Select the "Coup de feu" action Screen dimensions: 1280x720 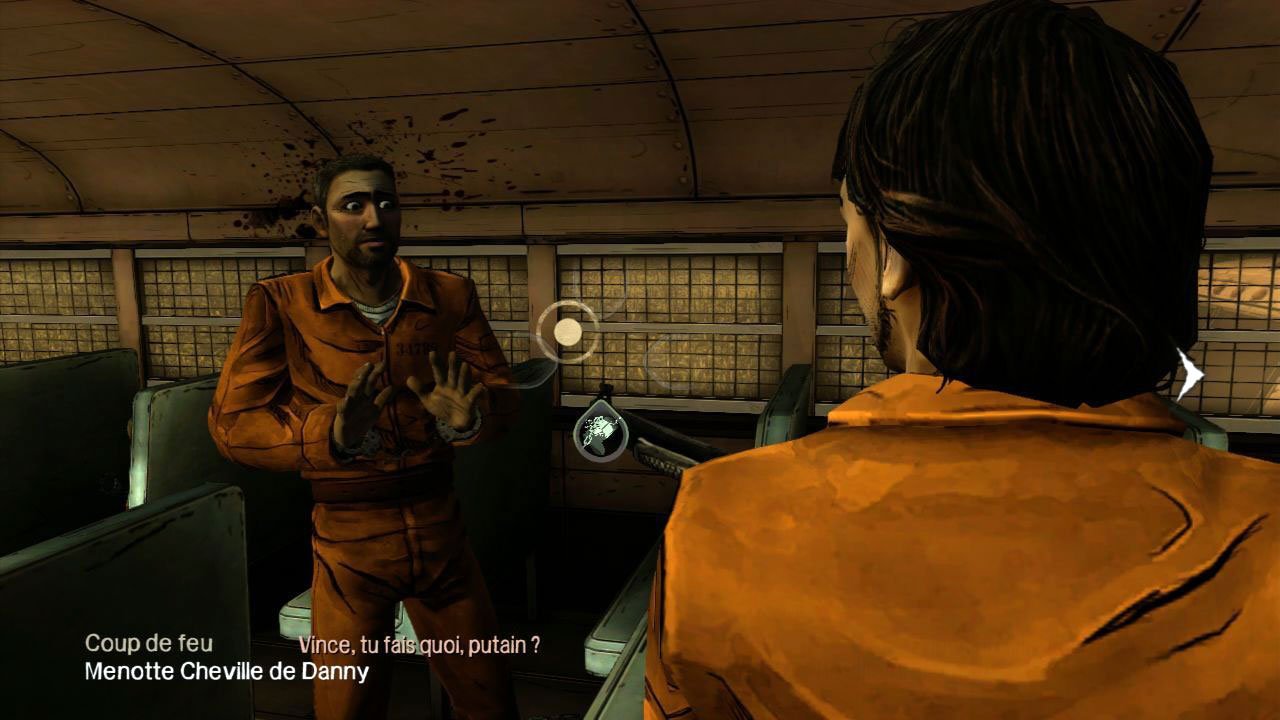[x=149, y=643]
